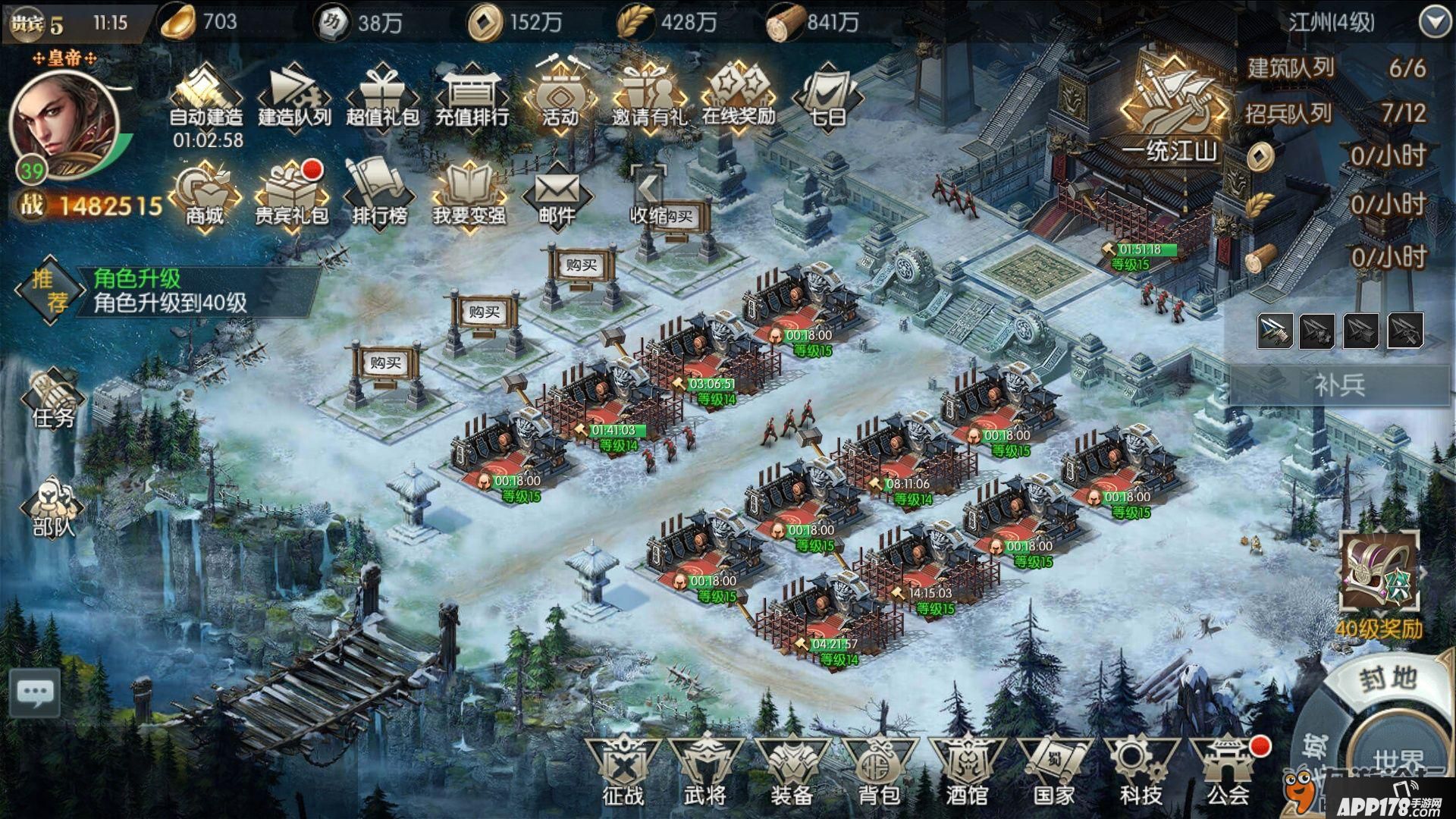Show the 充值排行 recharge ranking
The height and width of the screenshot is (819, 1456).
click(471, 99)
